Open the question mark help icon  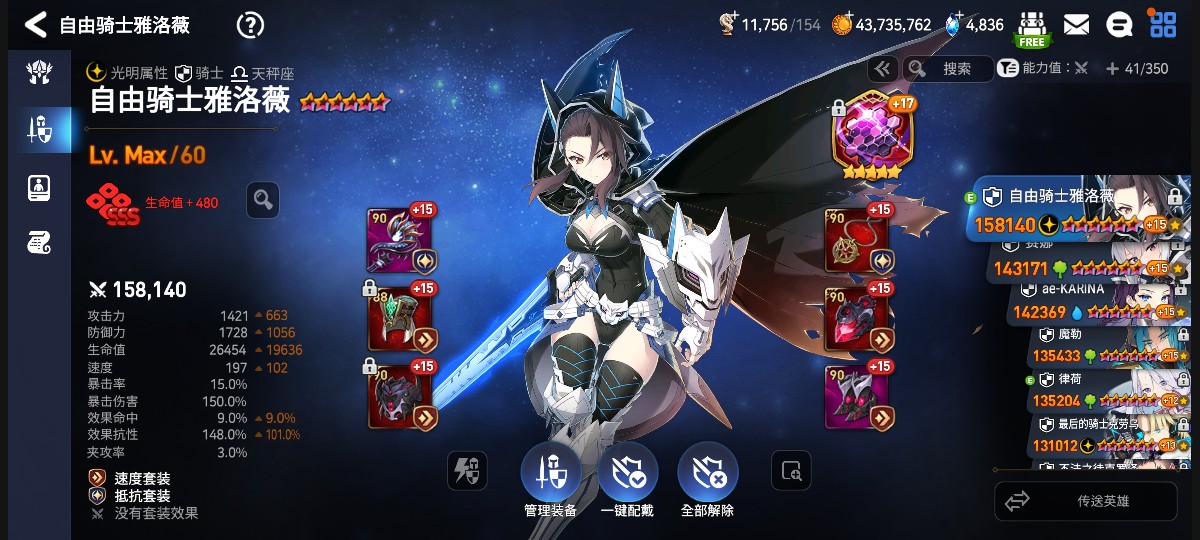point(250,25)
